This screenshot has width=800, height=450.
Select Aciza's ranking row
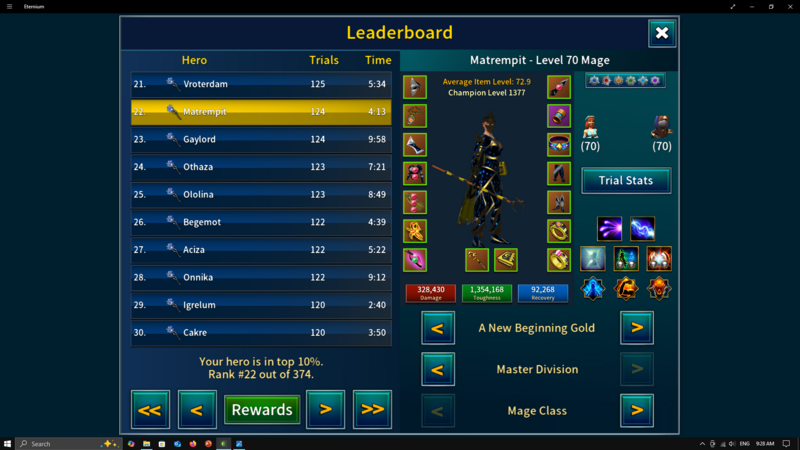click(x=261, y=249)
